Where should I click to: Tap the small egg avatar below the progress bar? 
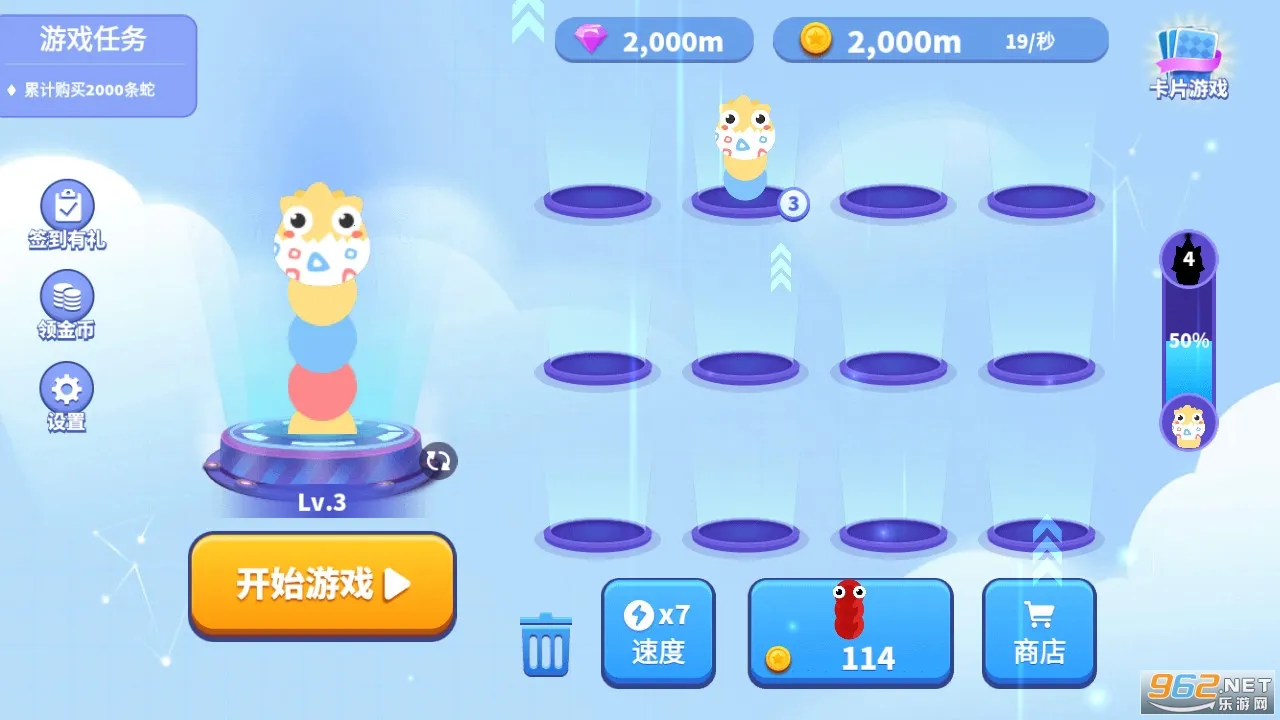click(x=1188, y=424)
